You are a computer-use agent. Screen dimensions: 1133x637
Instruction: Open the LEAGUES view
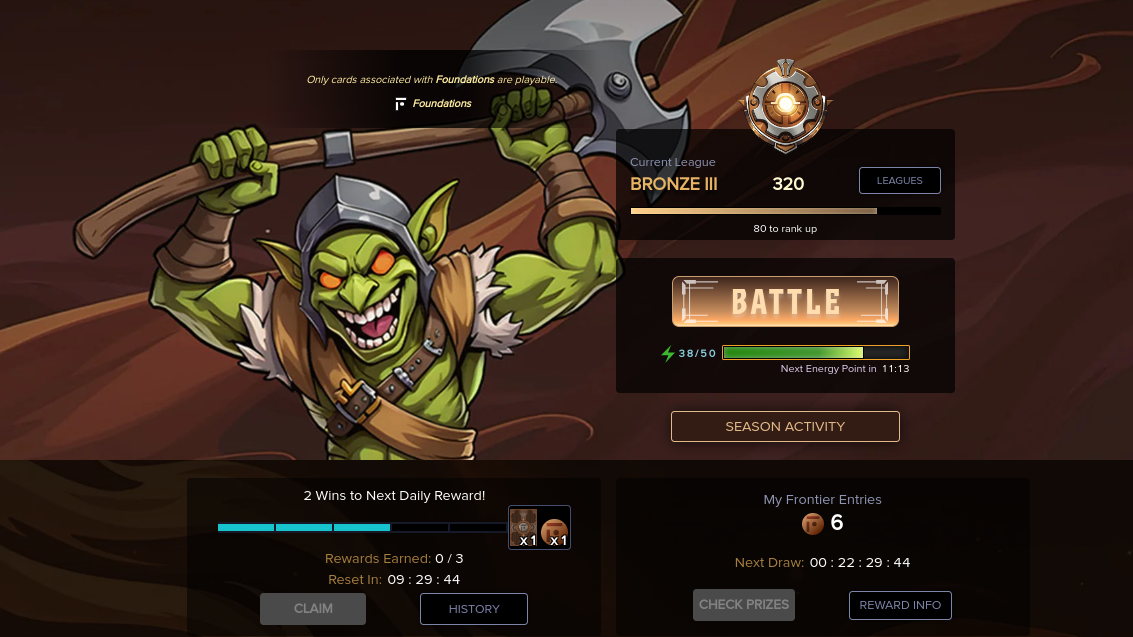coord(899,180)
